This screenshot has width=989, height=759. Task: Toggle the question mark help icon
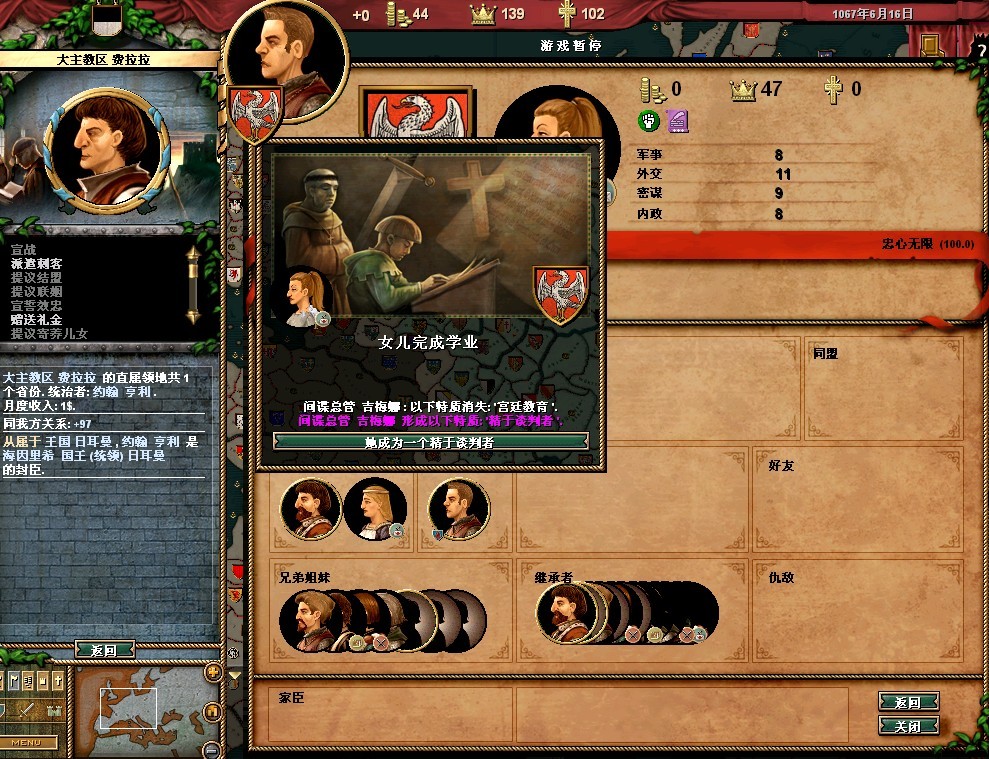click(980, 51)
